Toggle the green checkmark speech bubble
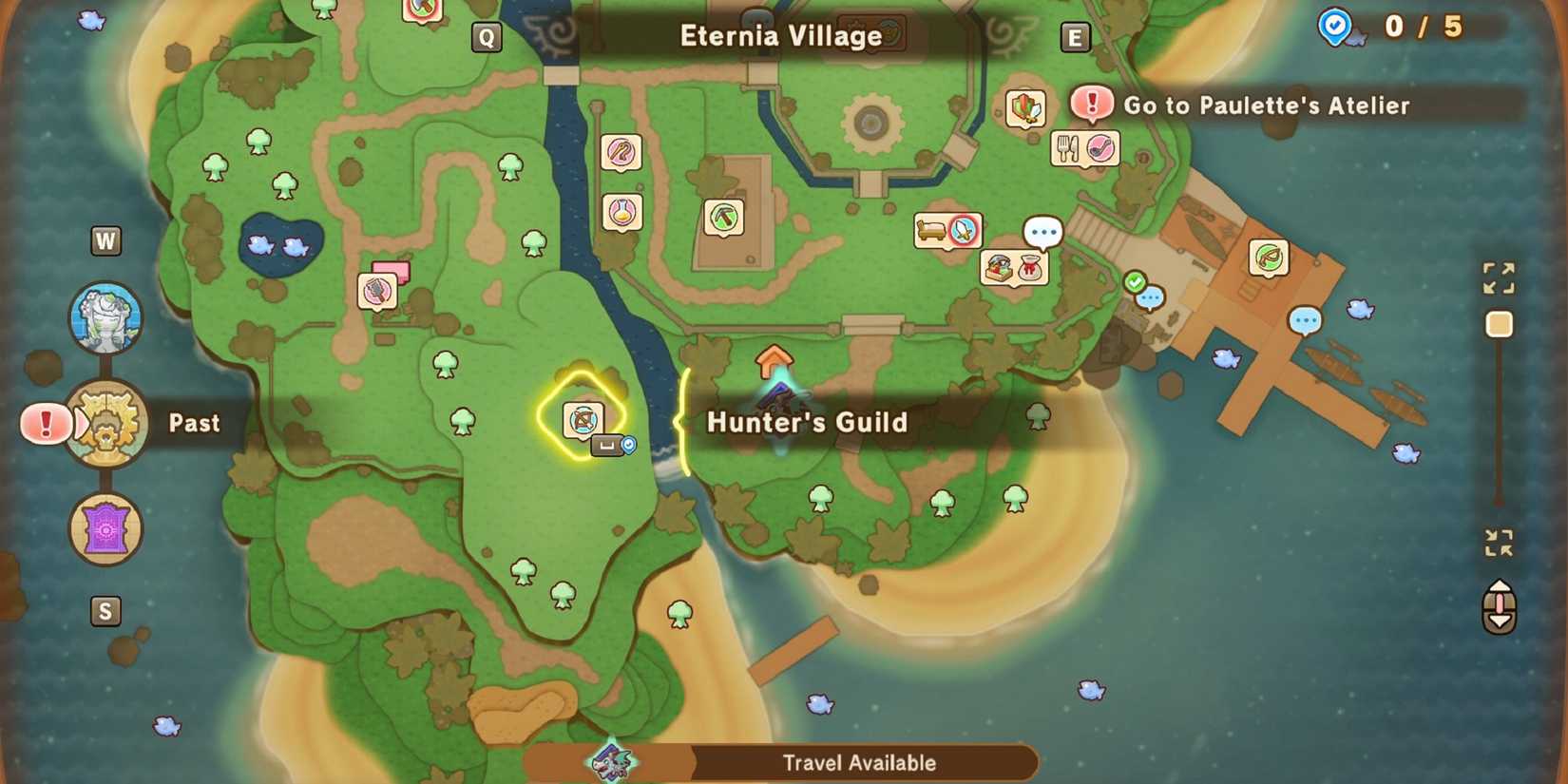The height and width of the screenshot is (784, 1568). (1134, 282)
